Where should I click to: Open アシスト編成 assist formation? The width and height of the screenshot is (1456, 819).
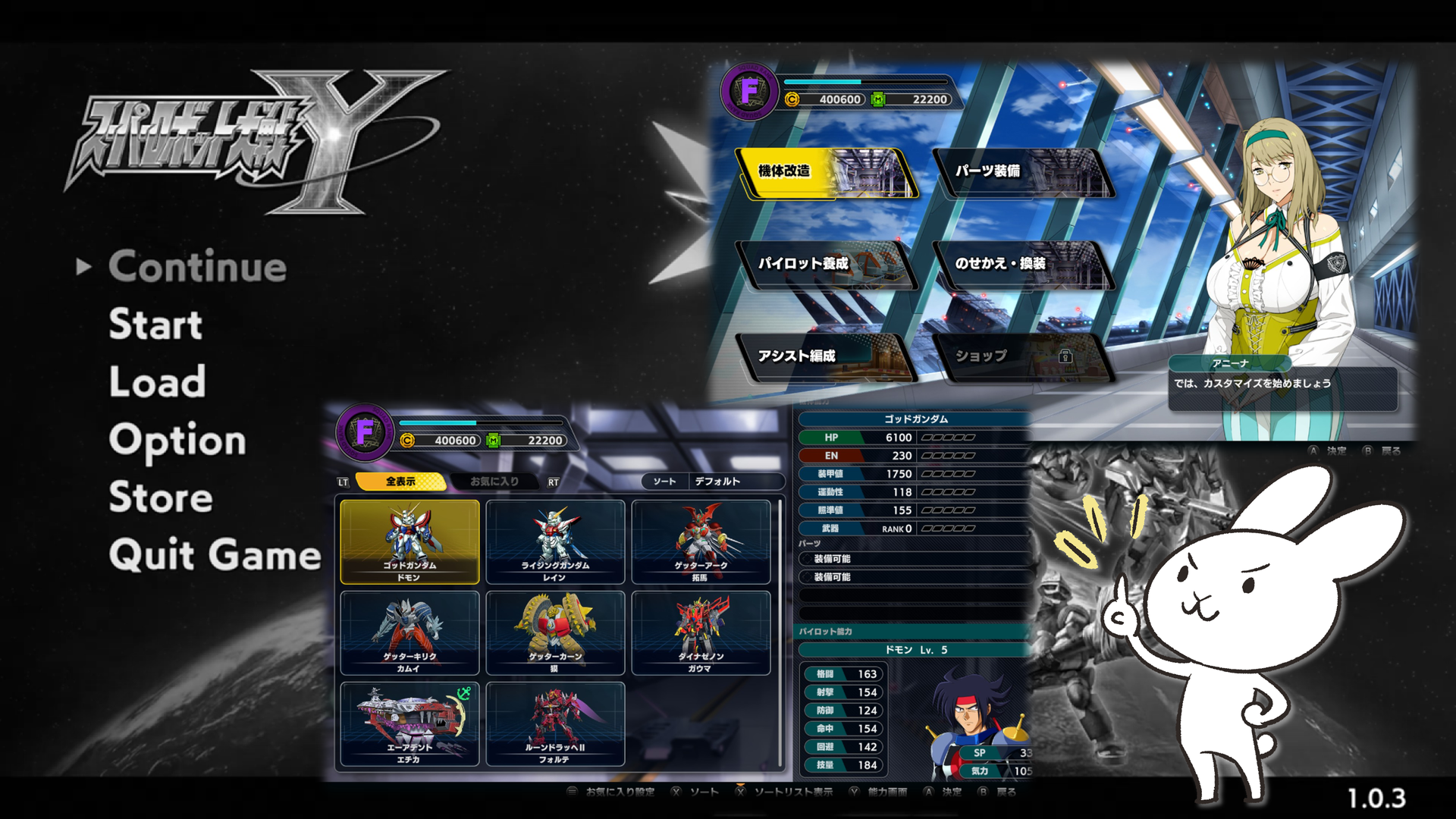(827, 356)
